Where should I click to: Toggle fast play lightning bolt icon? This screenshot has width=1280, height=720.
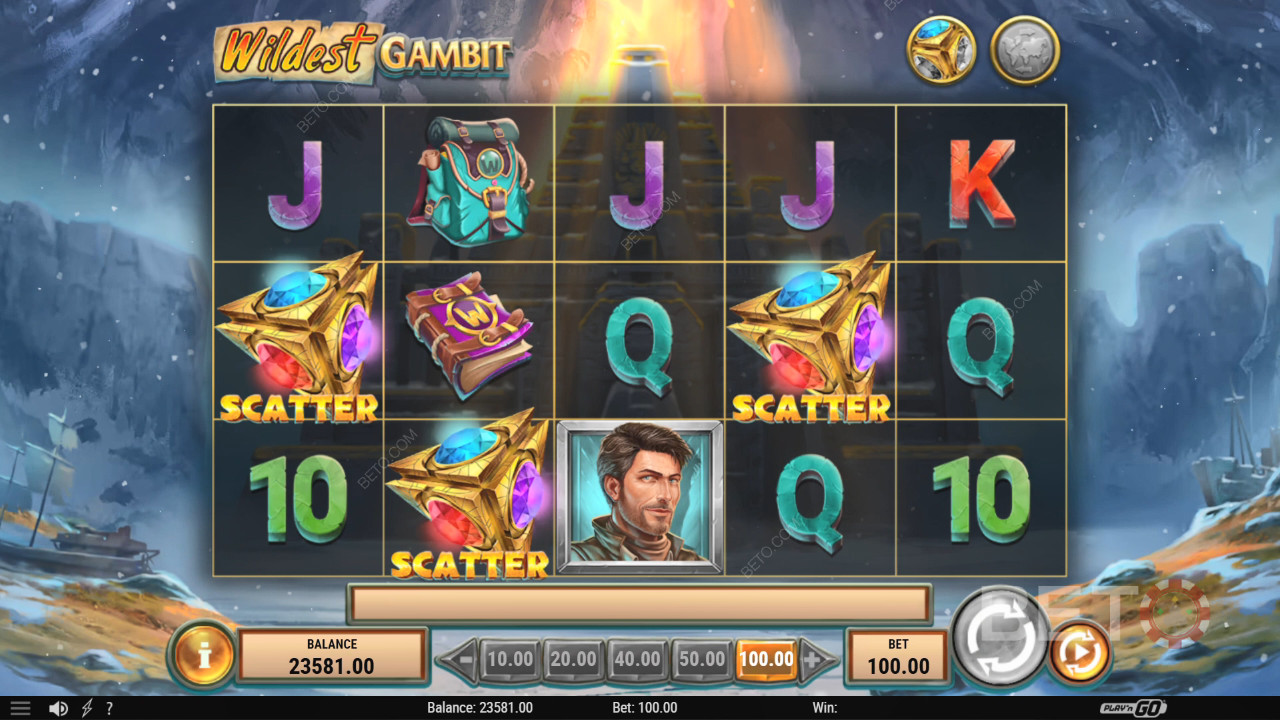(87, 708)
